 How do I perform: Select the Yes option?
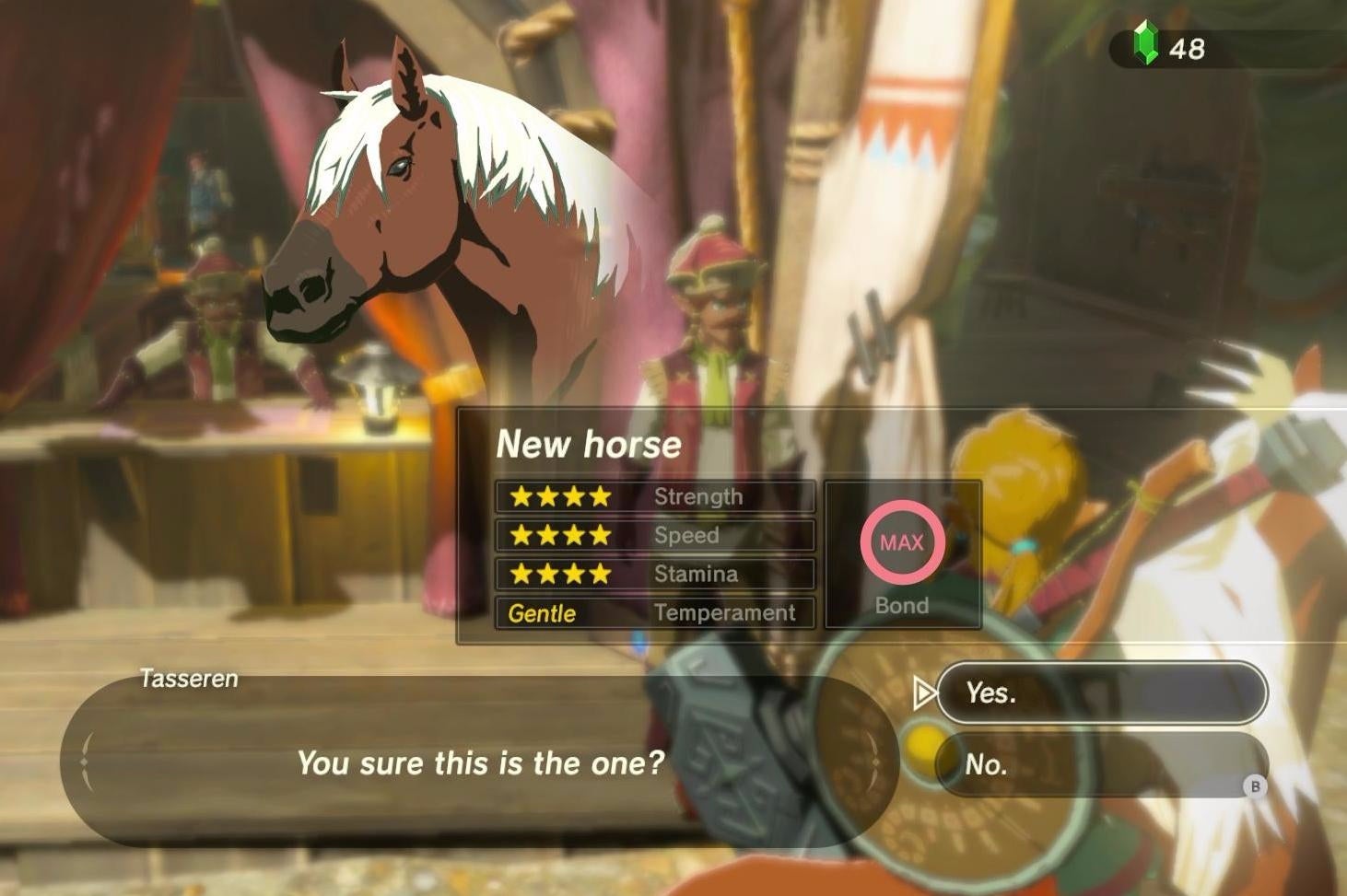pos(1102,694)
